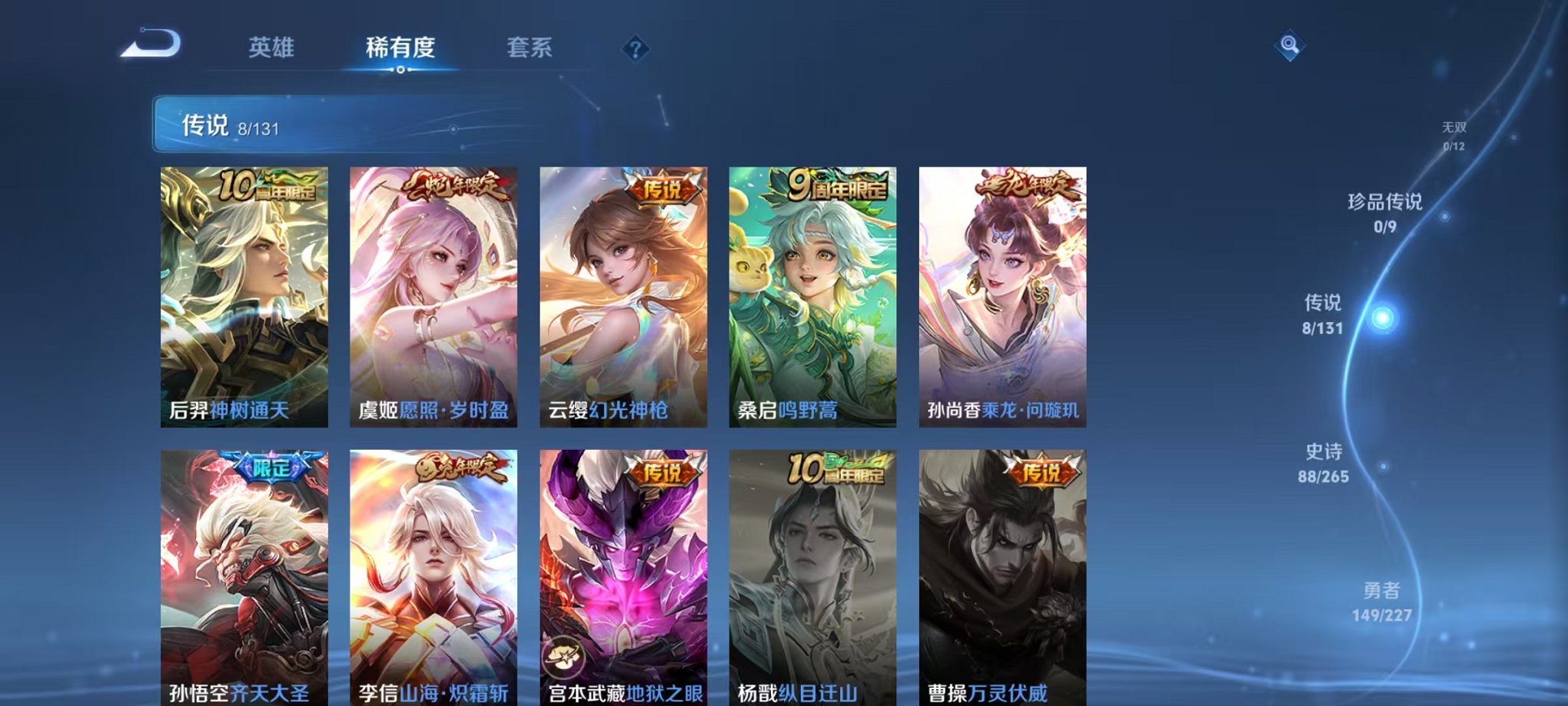1568x706 pixels.
Task: Click the 传说 8/131 header banner
Action: (384, 122)
